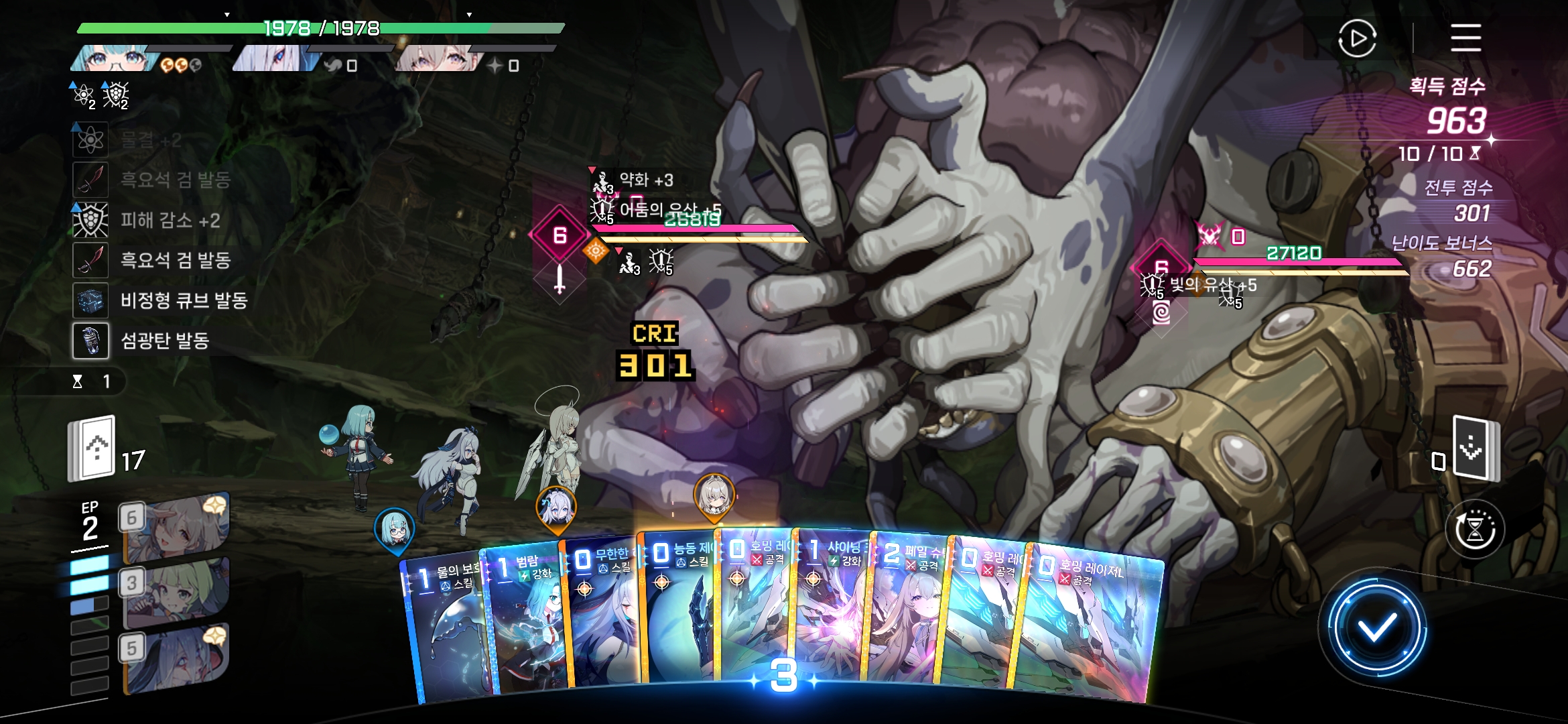This screenshot has width=1568, height=724.
Task: Open the discard pile showing 0 cards
Action: coord(1474,448)
